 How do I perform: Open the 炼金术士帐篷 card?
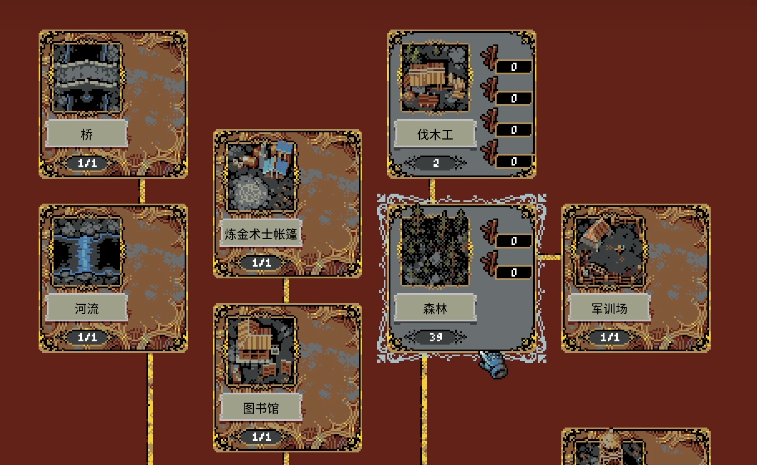click(x=287, y=203)
